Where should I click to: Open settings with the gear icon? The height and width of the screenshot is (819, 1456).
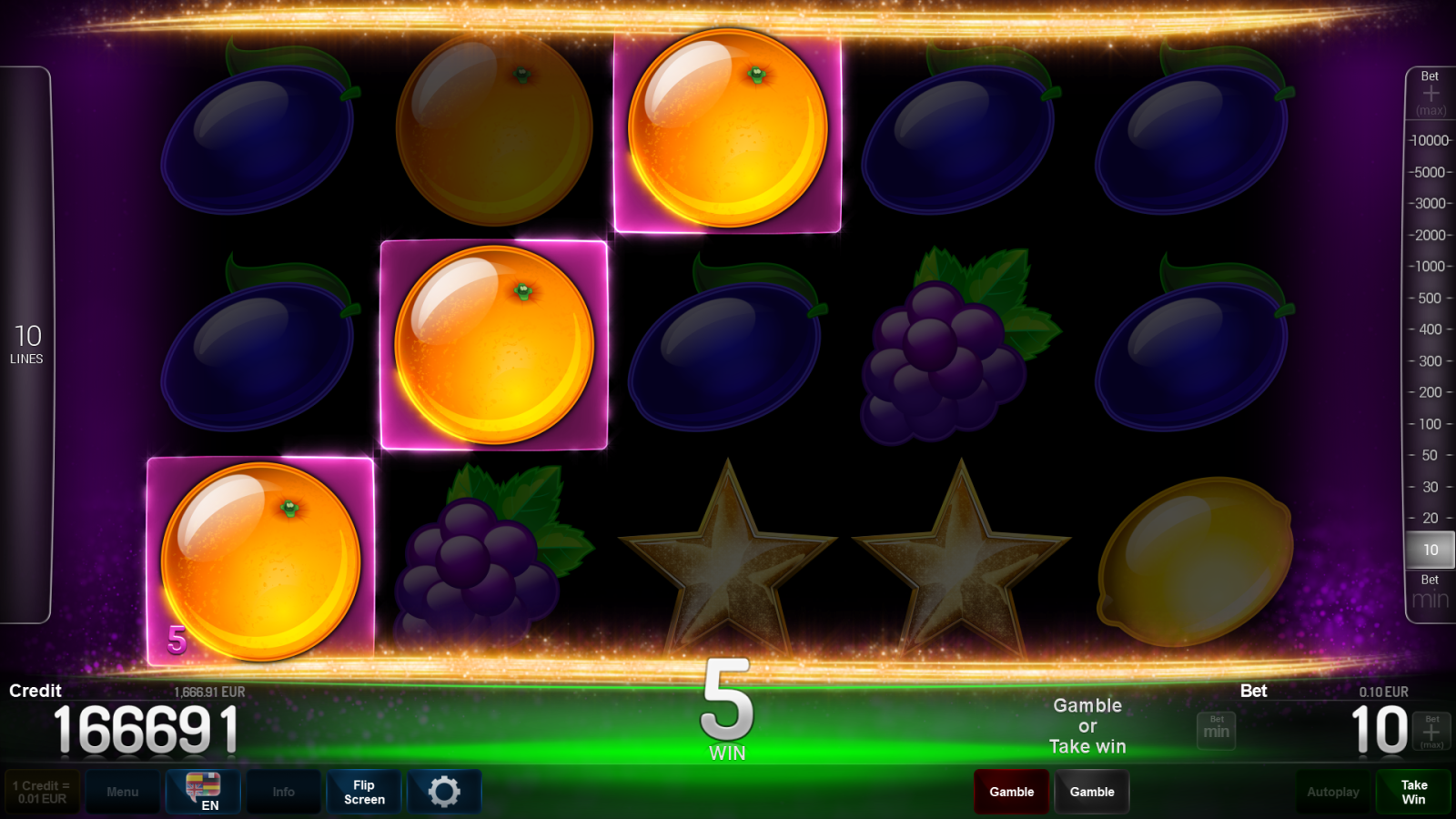[x=444, y=791]
